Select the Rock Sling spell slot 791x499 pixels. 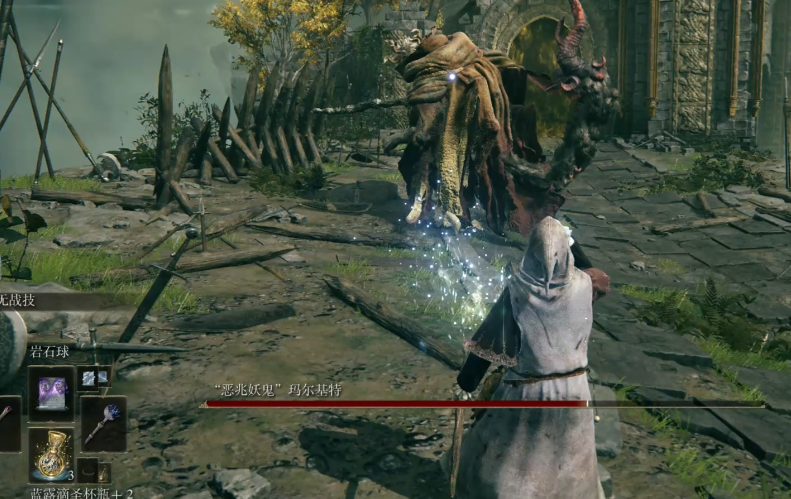point(50,392)
